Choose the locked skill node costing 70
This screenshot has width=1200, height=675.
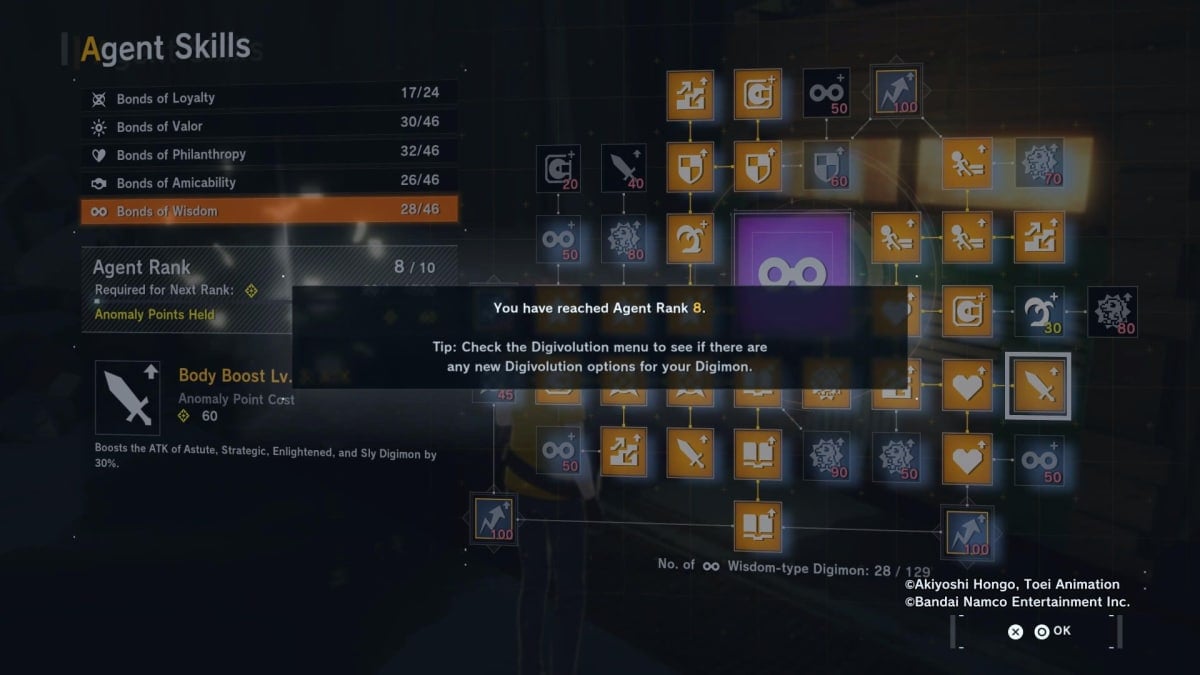click(1039, 163)
